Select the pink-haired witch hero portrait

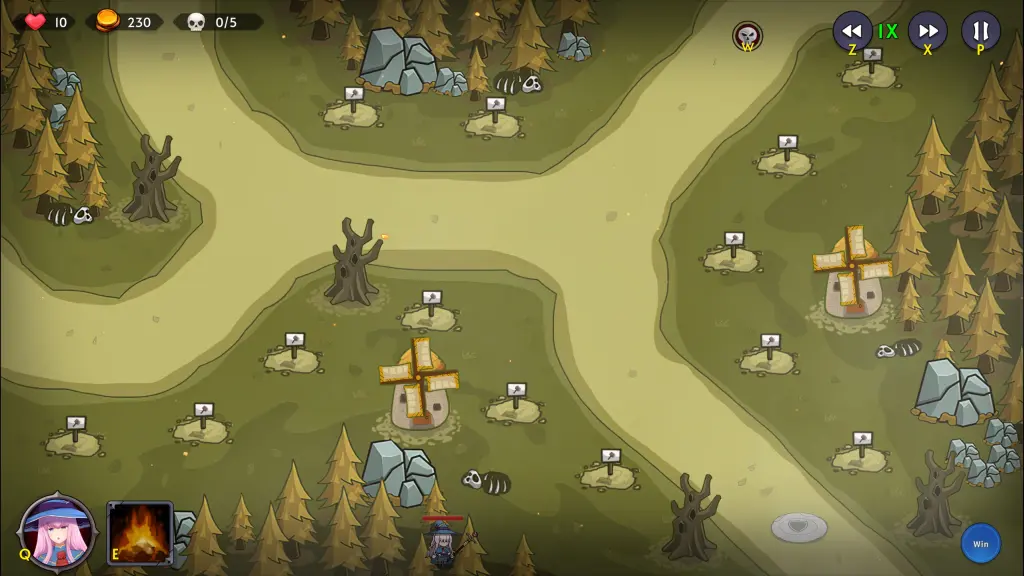pos(58,531)
